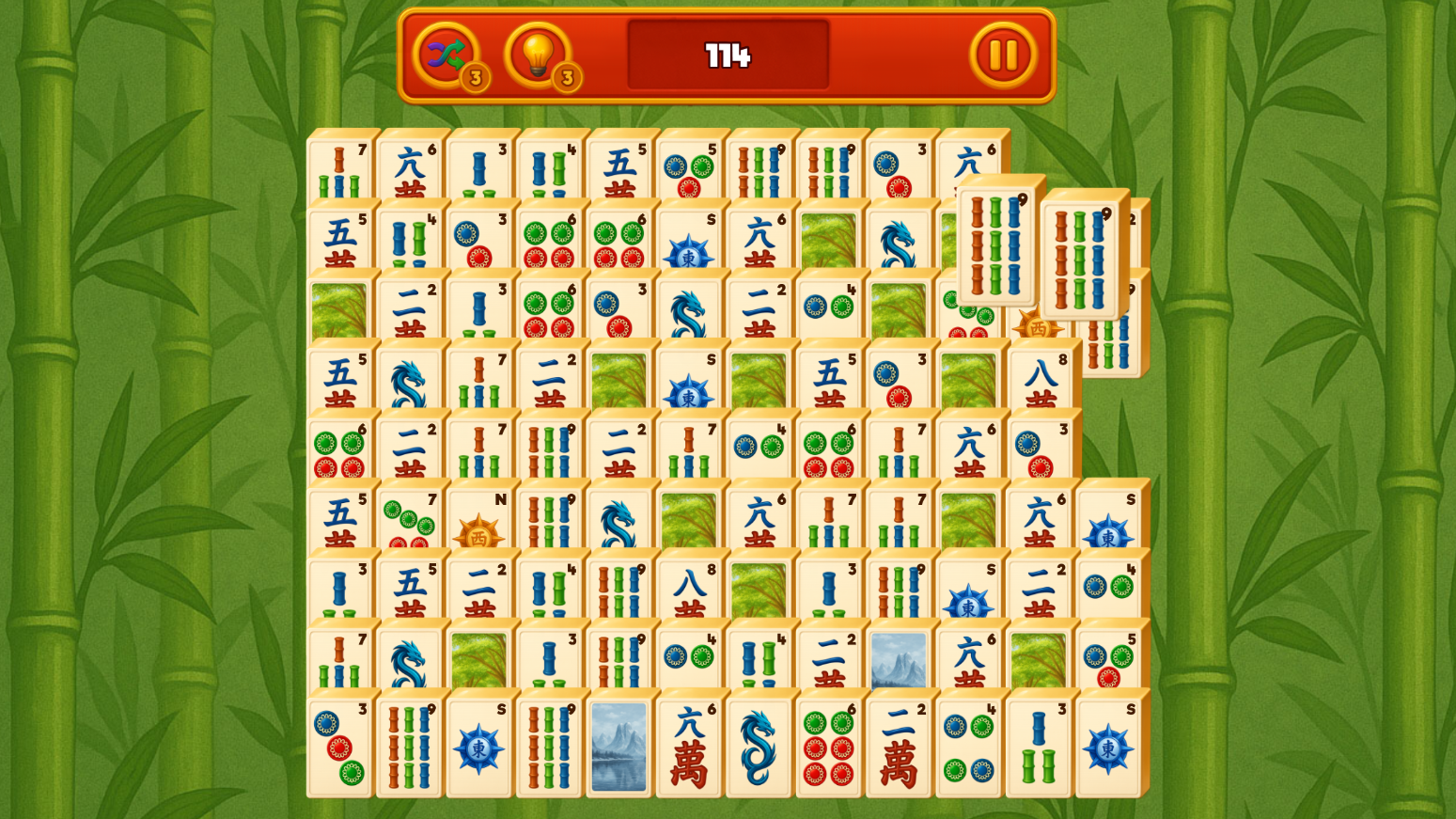Use the shuffle power-up
This screenshot has height=819, width=1456.
tap(447, 56)
